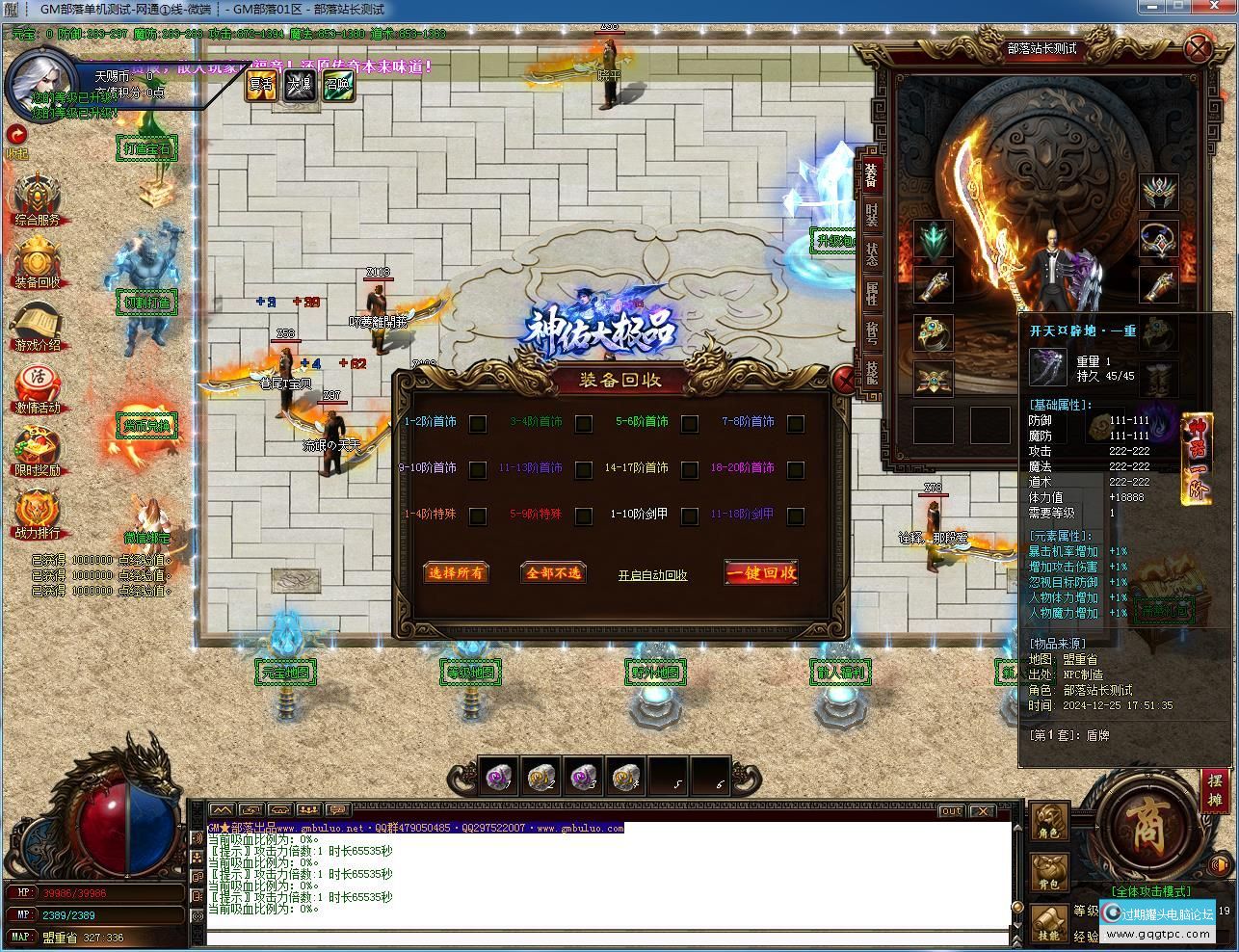
Task: Close the character equipment panel
Action: pyautogui.click(x=1198, y=48)
